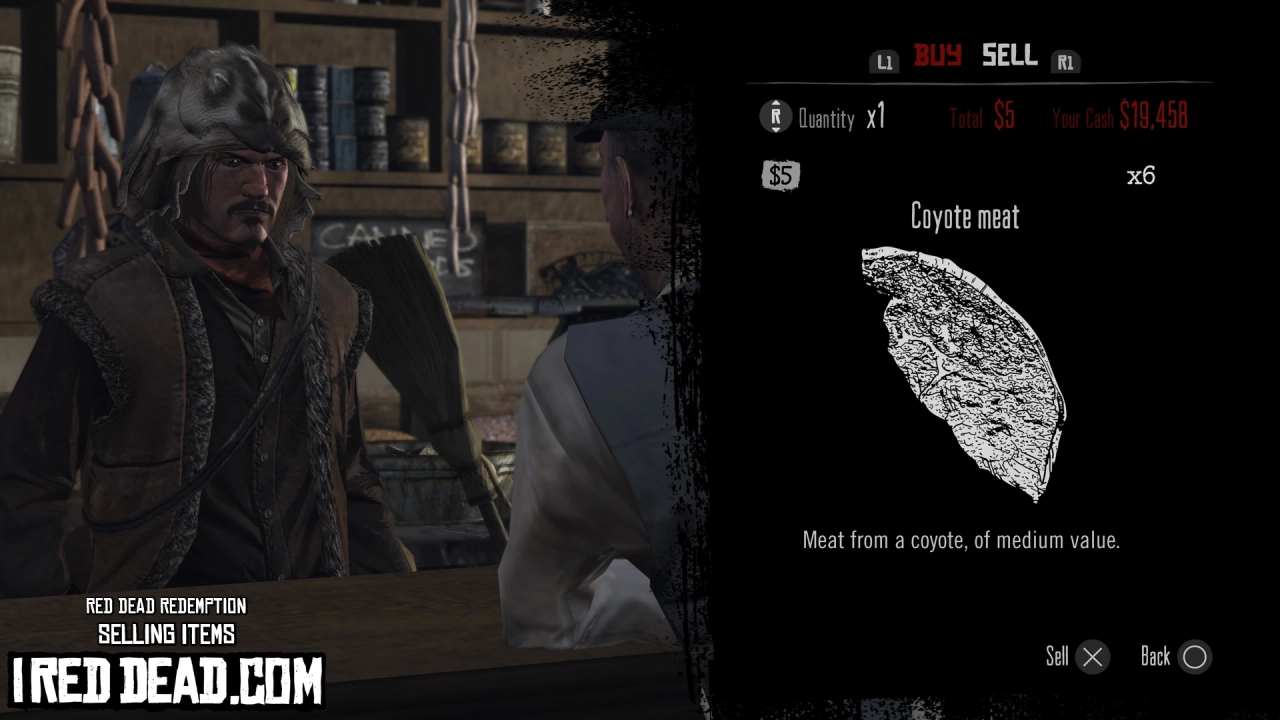The height and width of the screenshot is (720, 1280).
Task: Switch to the BUY tab
Action: pos(935,57)
